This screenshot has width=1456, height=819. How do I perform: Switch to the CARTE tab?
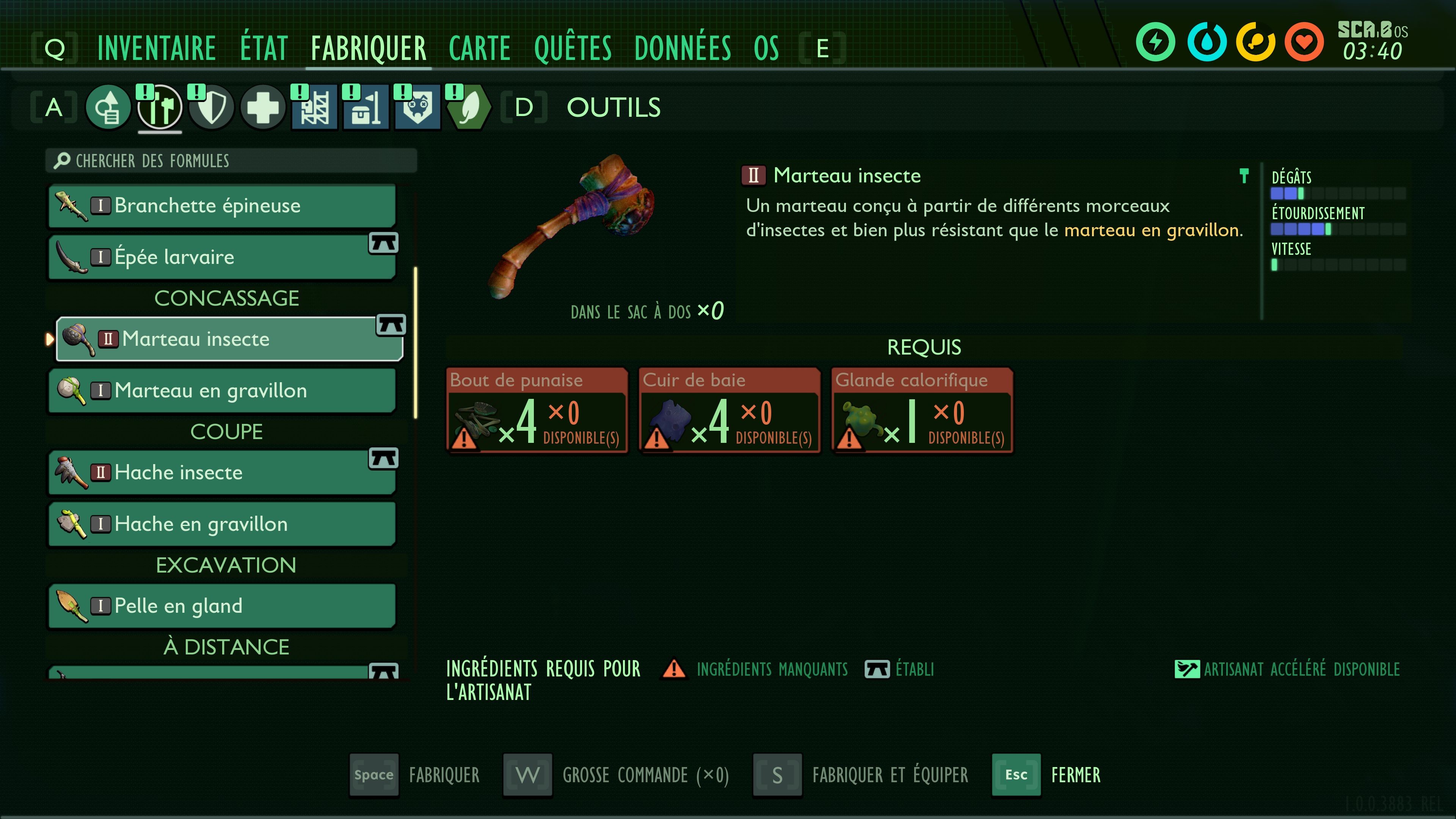click(479, 47)
